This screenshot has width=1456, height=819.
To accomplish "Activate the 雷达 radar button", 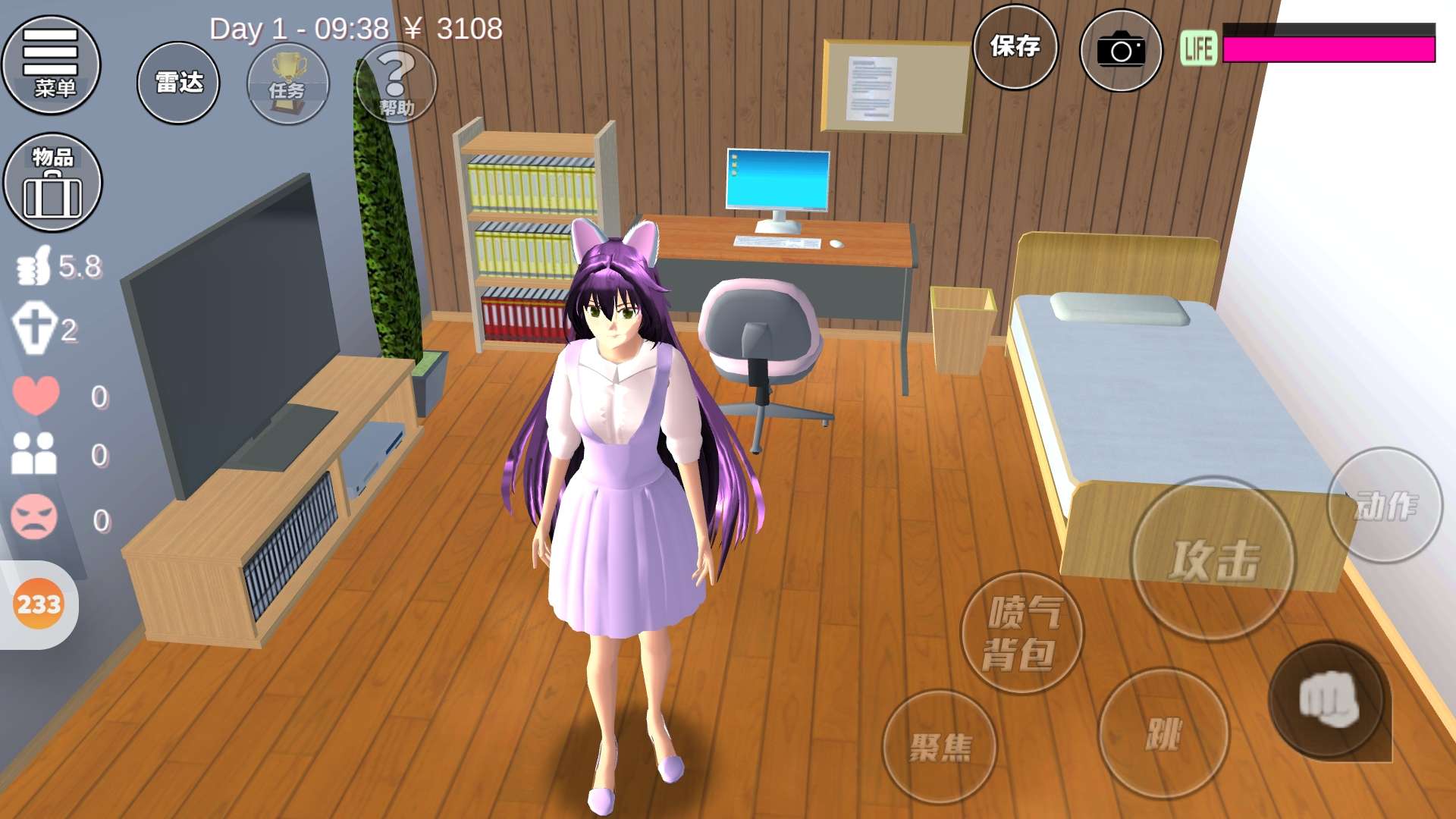I will point(178,83).
